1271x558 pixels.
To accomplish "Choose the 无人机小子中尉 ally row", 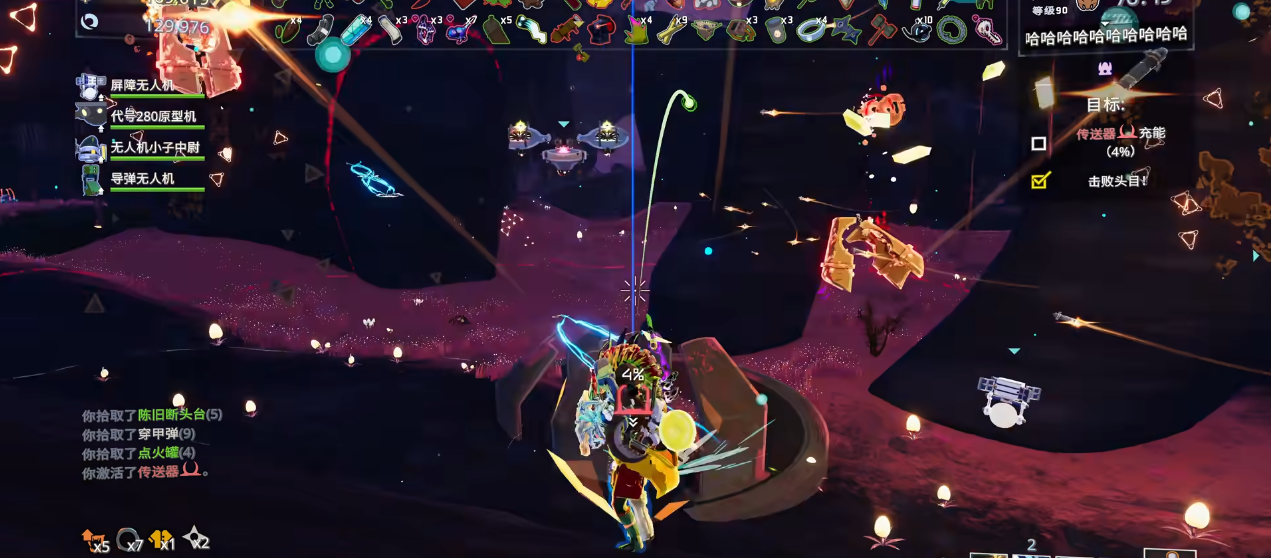I will 141,148.
